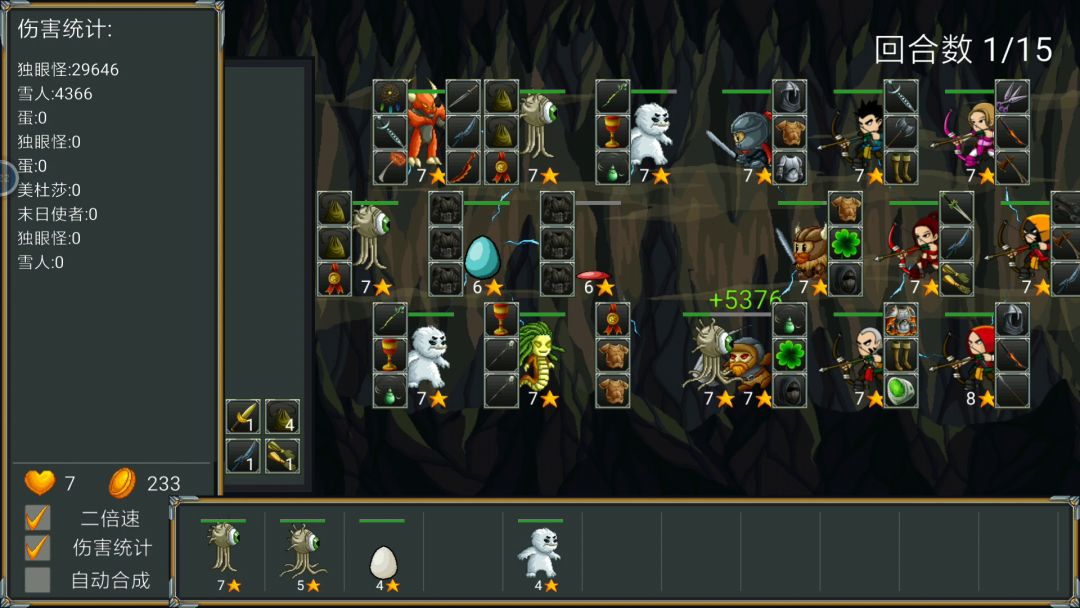Enable the 自动合成 auto merge checkbox

click(38, 579)
